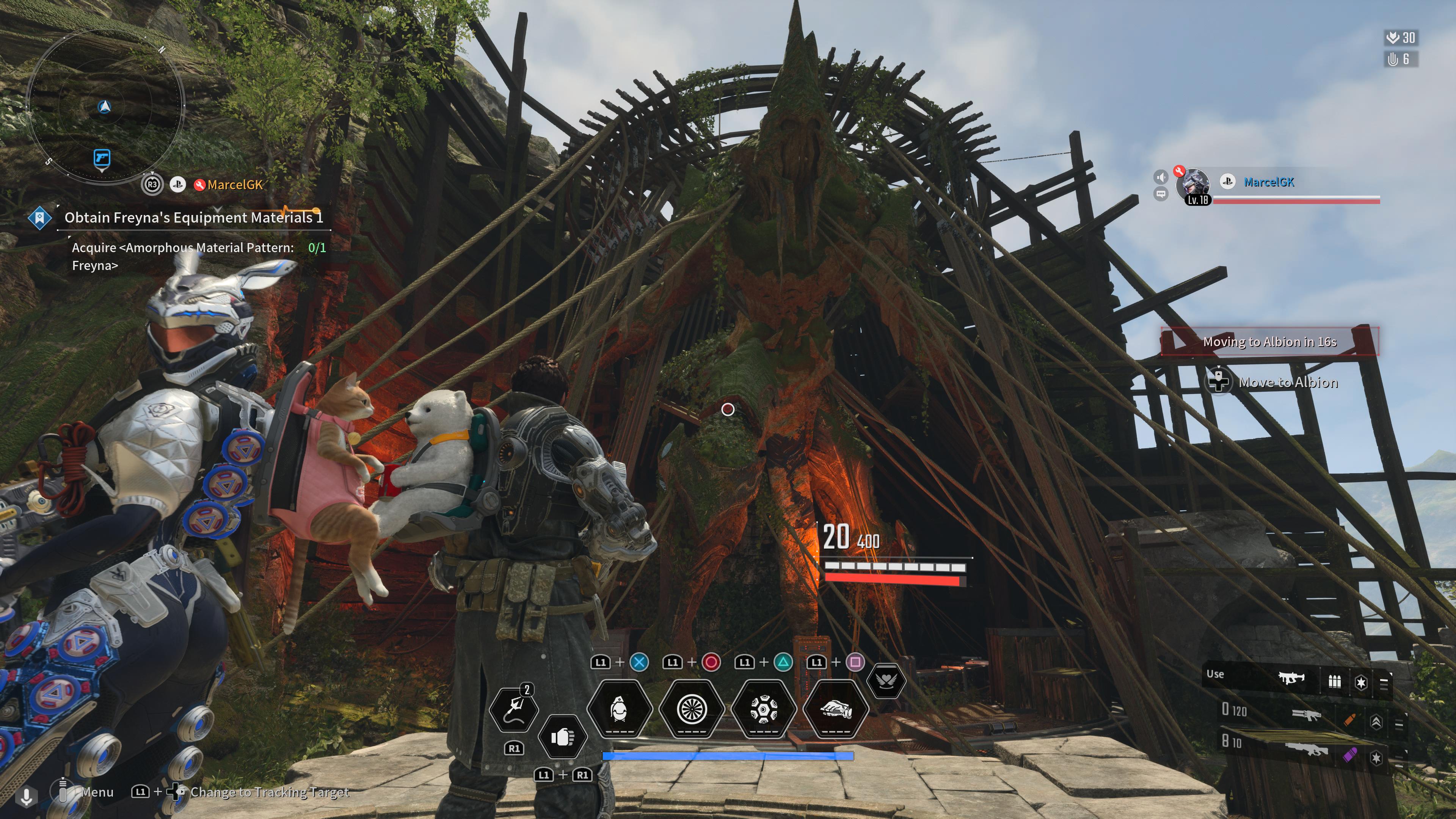Click the blue weapon marker on the minimap

pyautogui.click(x=102, y=158)
